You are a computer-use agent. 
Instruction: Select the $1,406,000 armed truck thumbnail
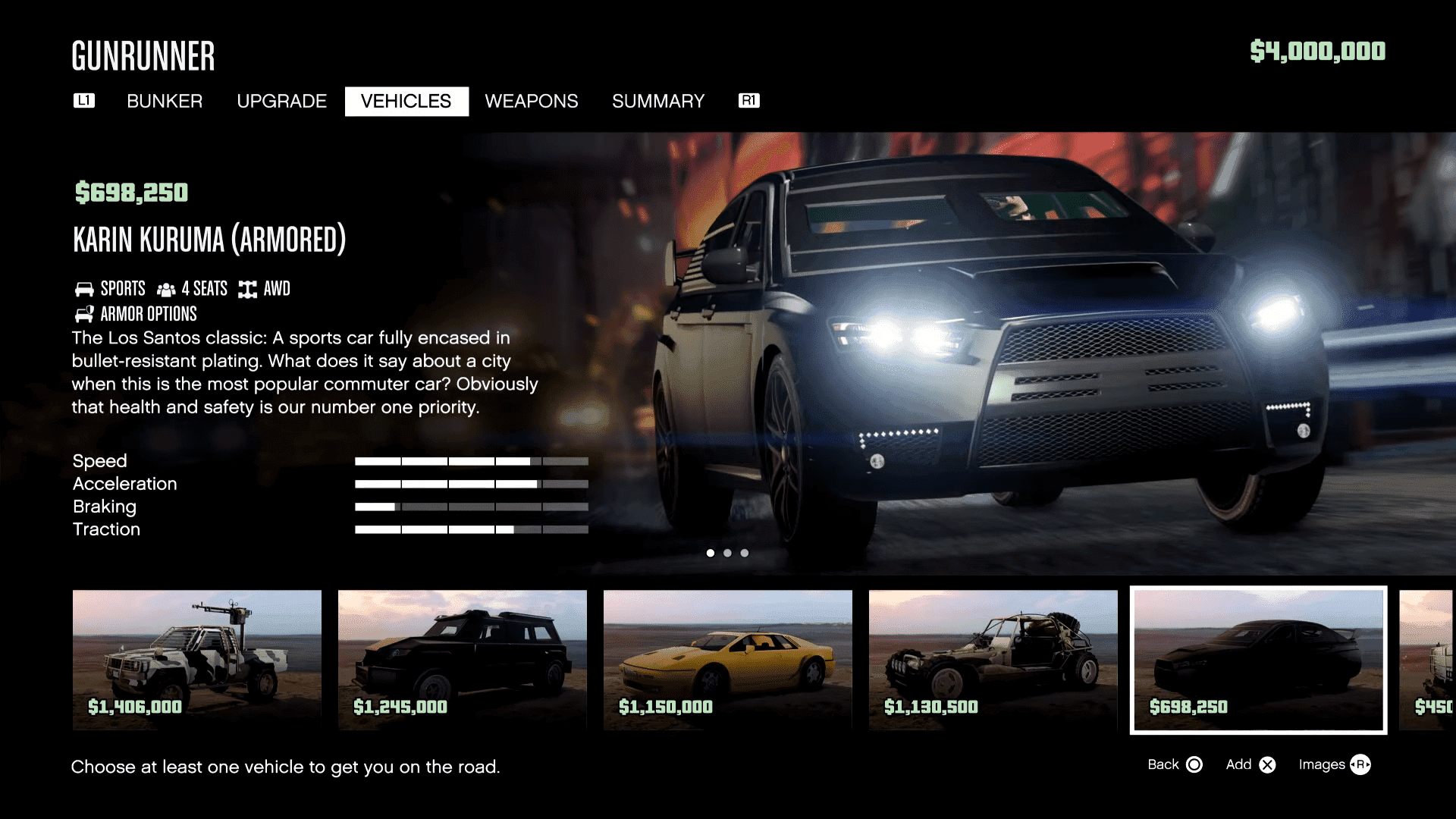coord(196,660)
